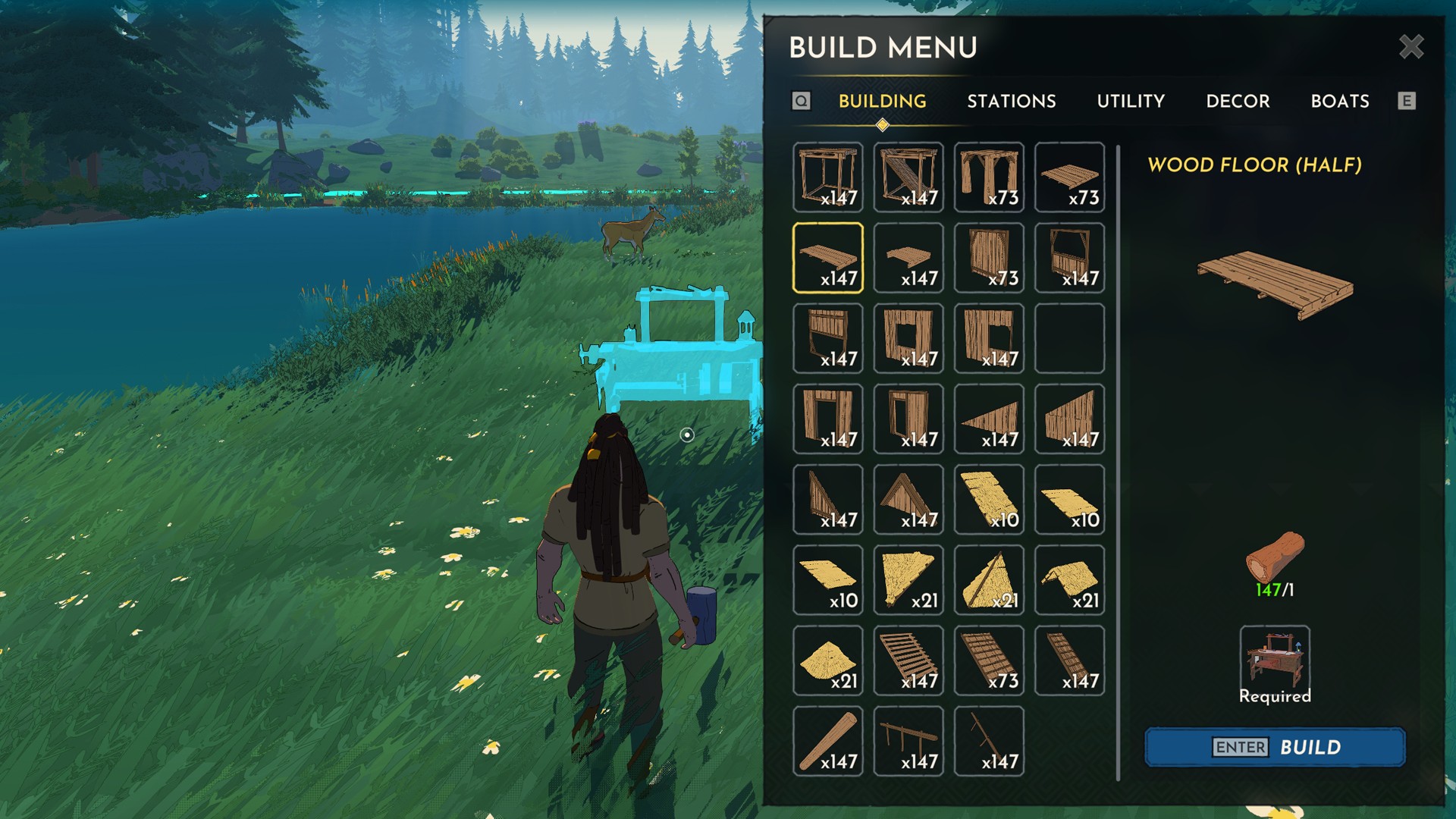The image size is (1456, 819).
Task: Select the cone-shaped thatch roof cap
Action: 827,661
